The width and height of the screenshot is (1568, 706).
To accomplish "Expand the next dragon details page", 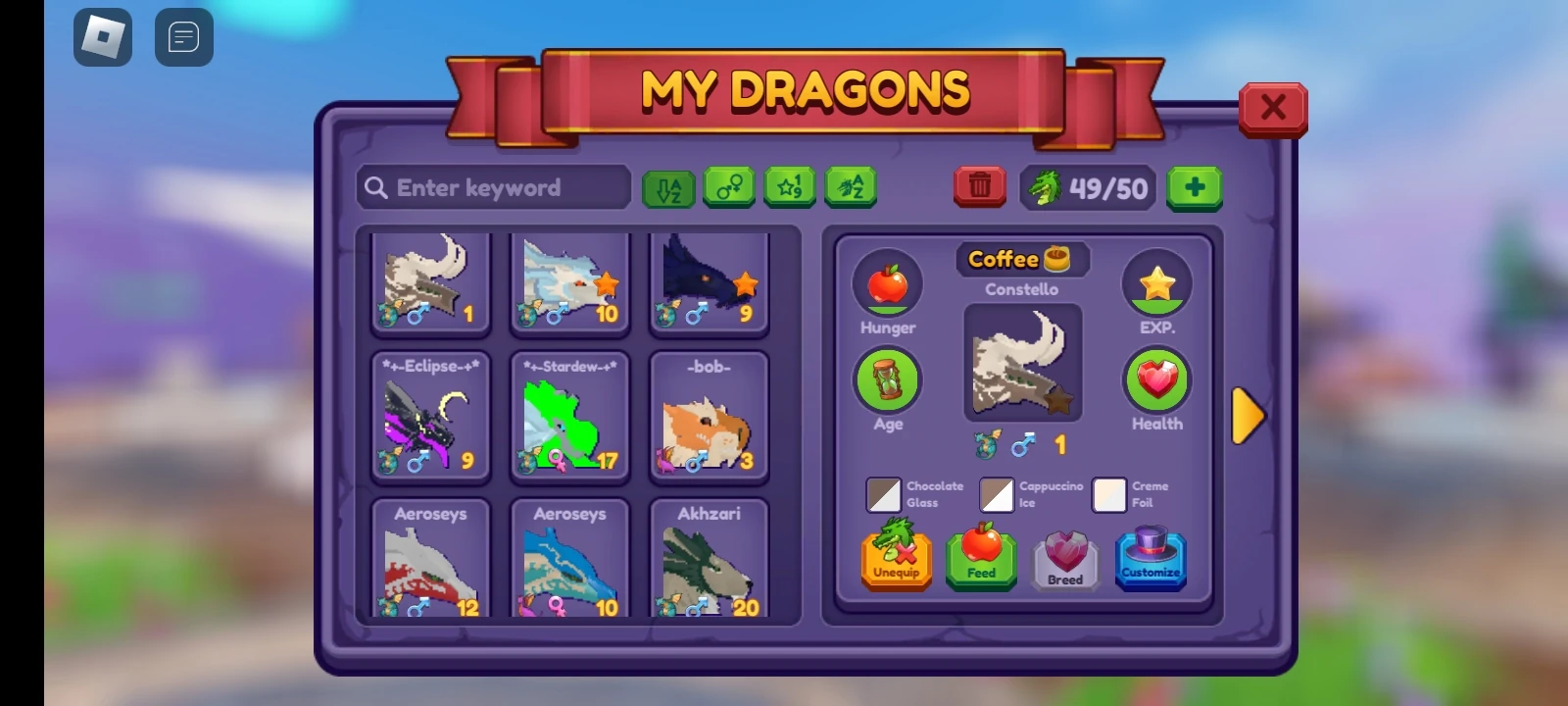I will [x=1250, y=416].
